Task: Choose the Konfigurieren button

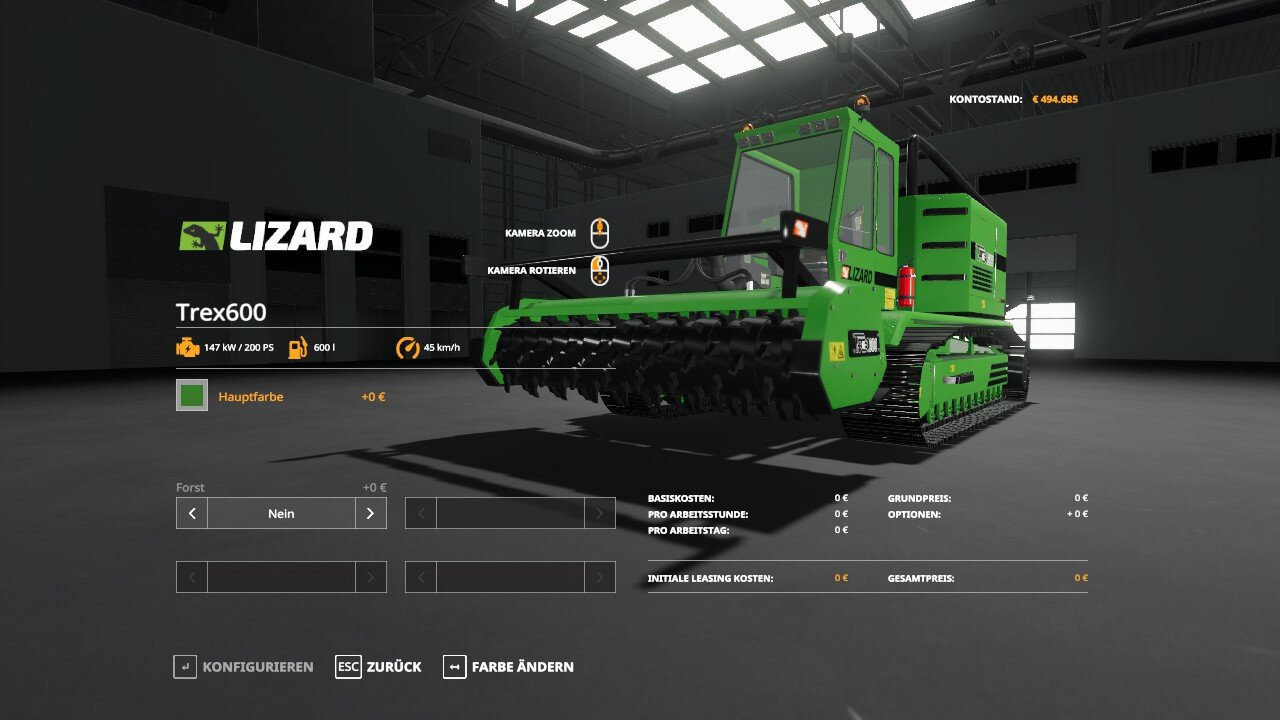Action: pyautogui.click(x=244, y=667)
